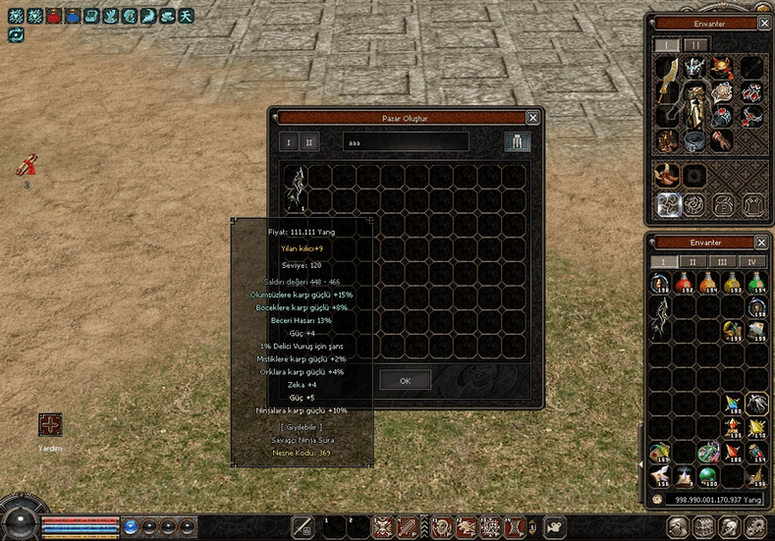775x541 pixels.
Task: Select the sword listed in the shop grid
Action: tap(296, 187)
